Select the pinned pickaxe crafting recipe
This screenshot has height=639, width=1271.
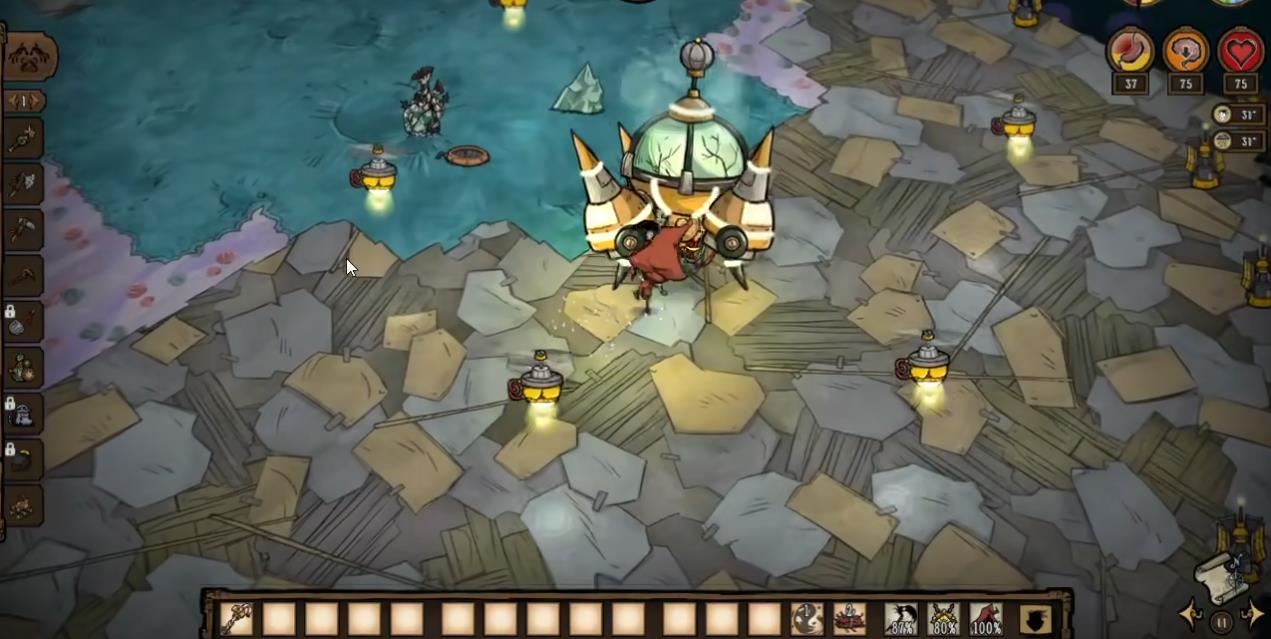click(22, 229)
